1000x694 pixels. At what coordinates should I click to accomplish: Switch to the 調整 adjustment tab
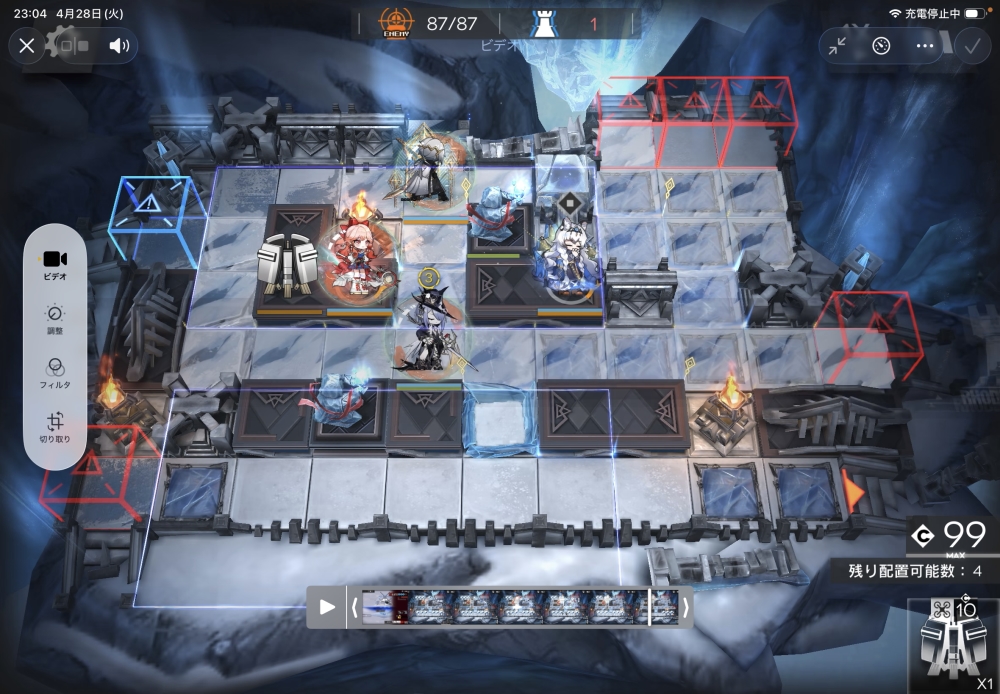pyautogui.click(x=55, y=319)
